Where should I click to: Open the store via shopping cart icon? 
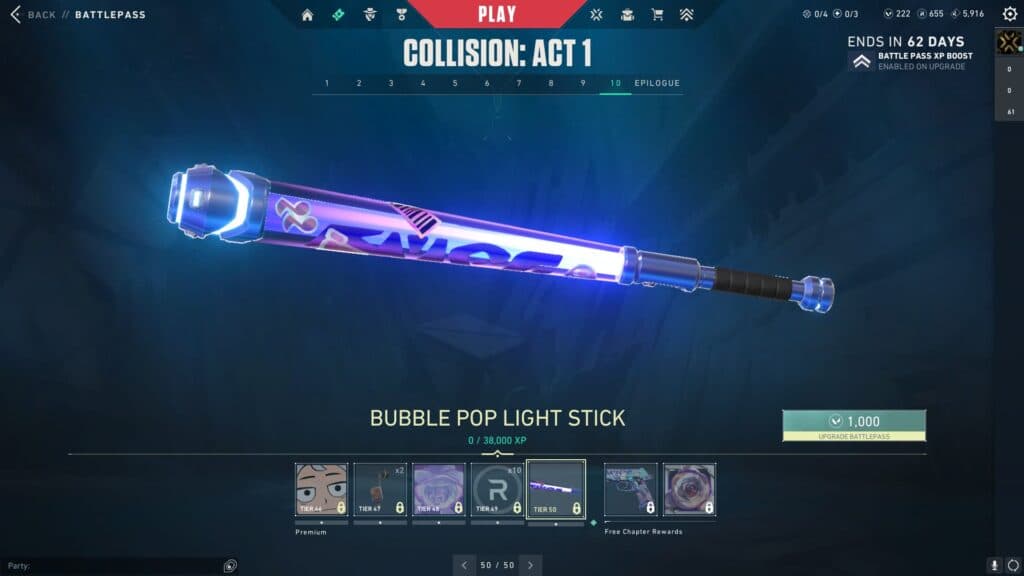[657, 15]
